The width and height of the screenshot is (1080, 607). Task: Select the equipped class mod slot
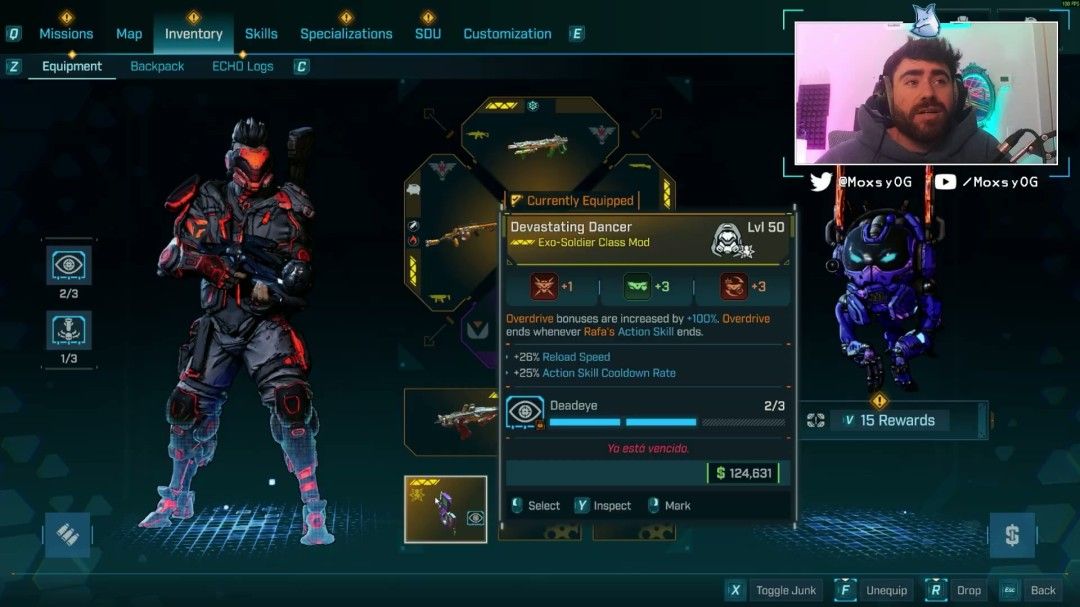[445, 509]
